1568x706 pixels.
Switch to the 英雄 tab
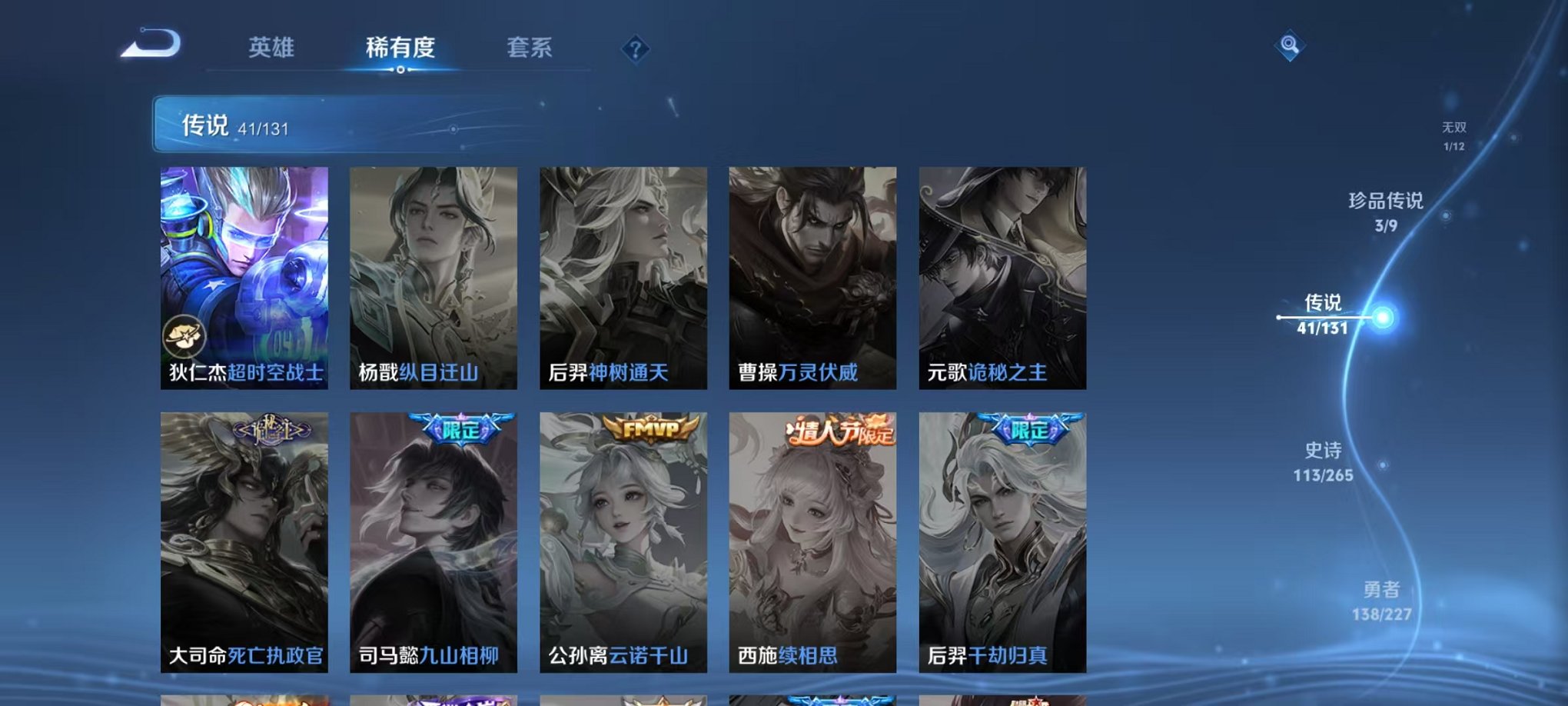(269, 48)
